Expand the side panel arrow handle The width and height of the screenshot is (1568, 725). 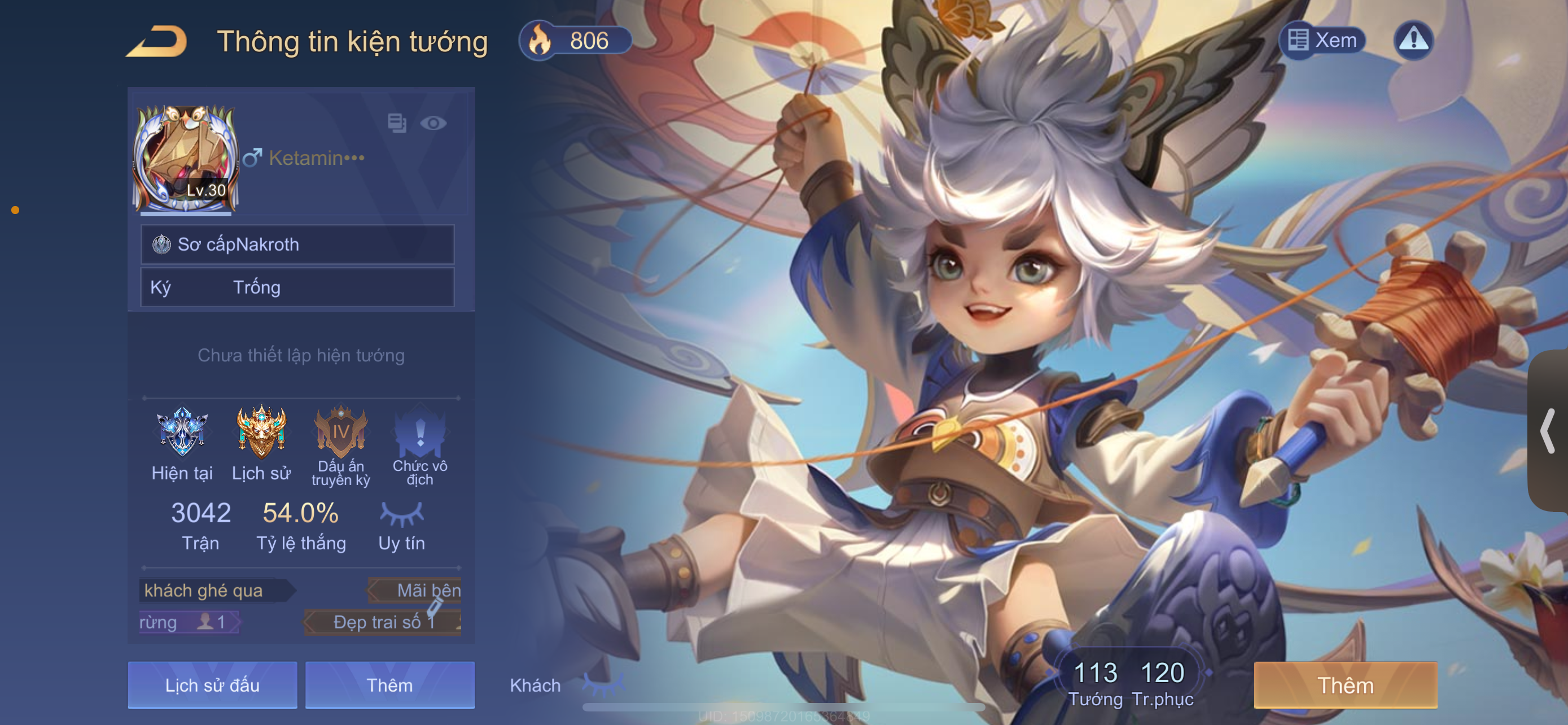[1547, 431]
